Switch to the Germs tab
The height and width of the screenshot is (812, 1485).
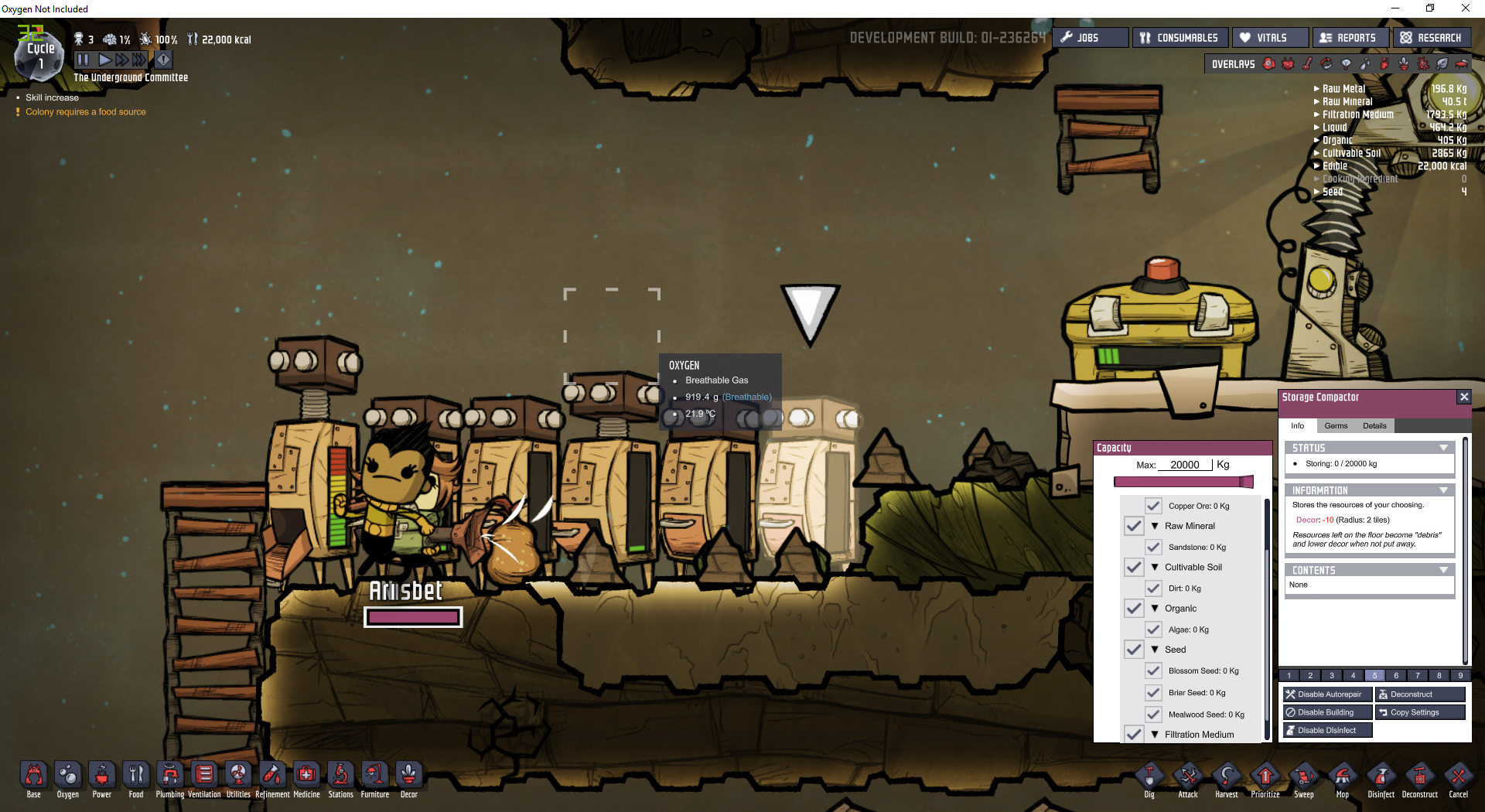pyautogui.click(x=1336, y=426)
